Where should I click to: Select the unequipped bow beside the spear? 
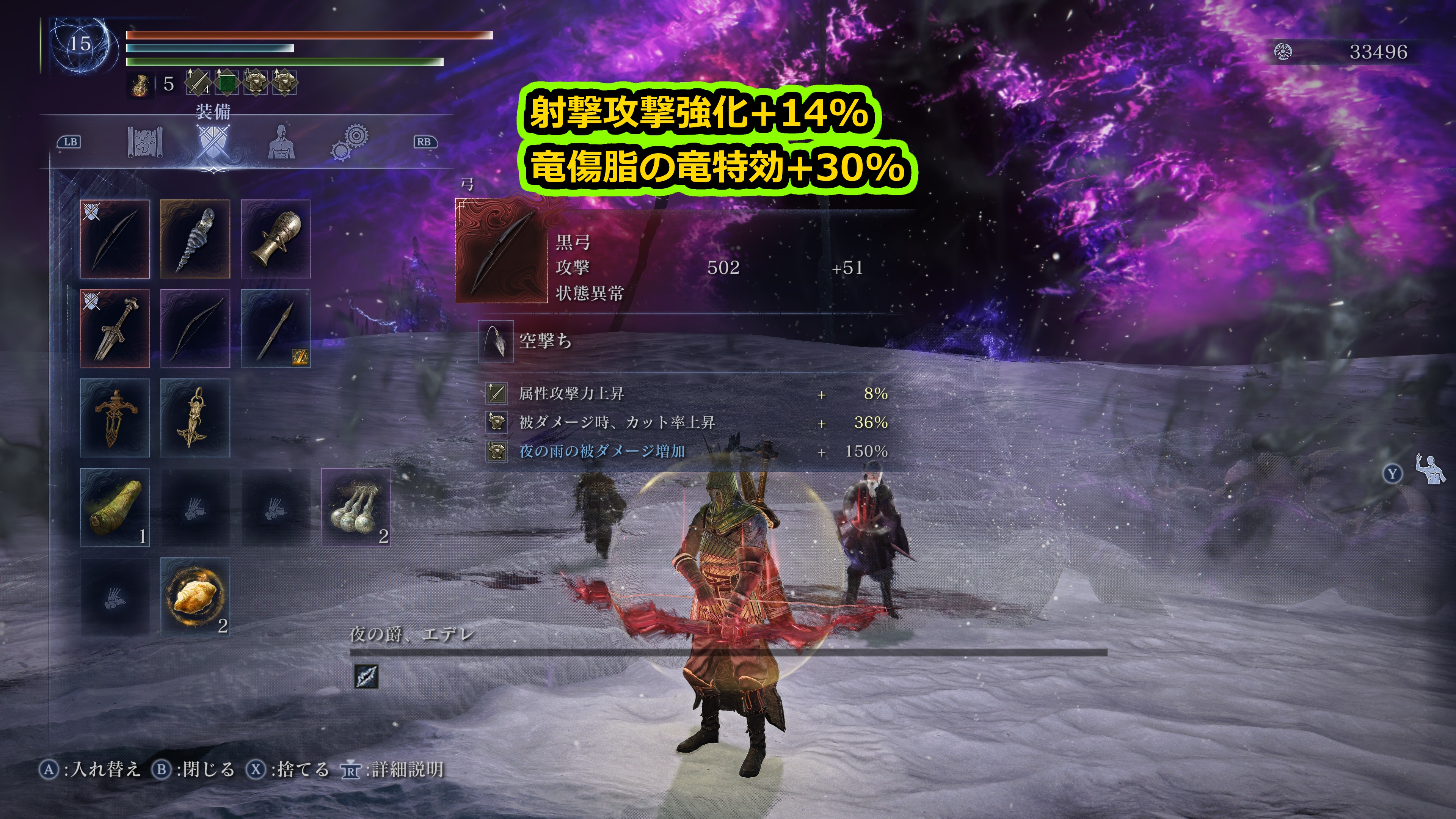(195, 328)
